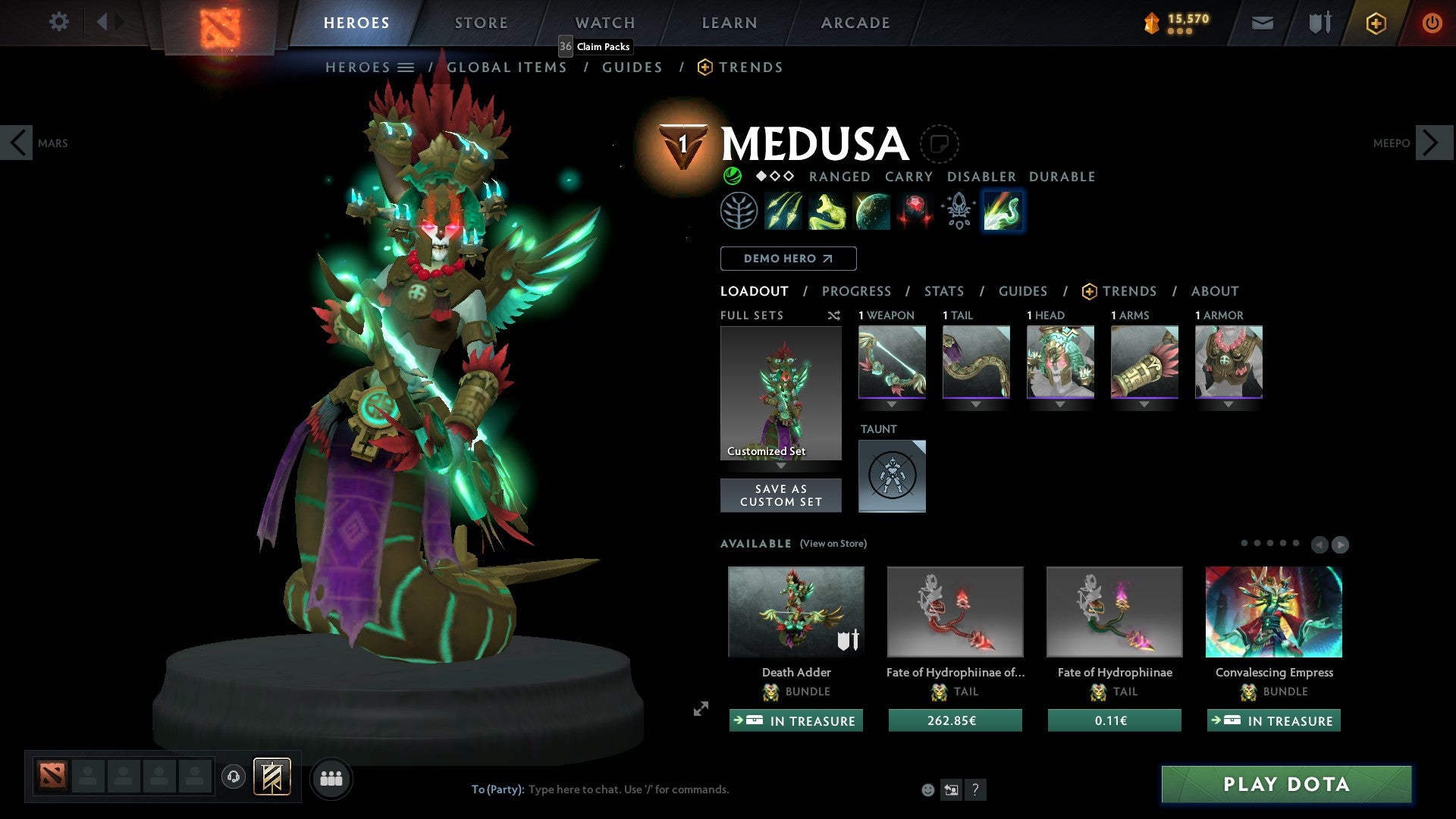Expand the Heroes hamburger menu
Screen dimensions: 1456x819
(406, 67)
